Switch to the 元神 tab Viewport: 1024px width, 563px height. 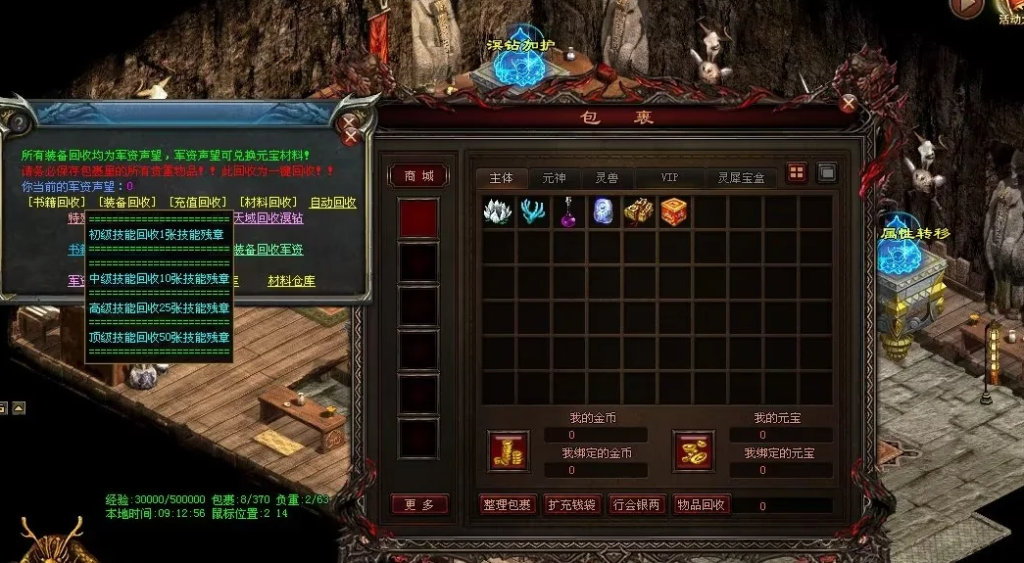pos(554,178)
